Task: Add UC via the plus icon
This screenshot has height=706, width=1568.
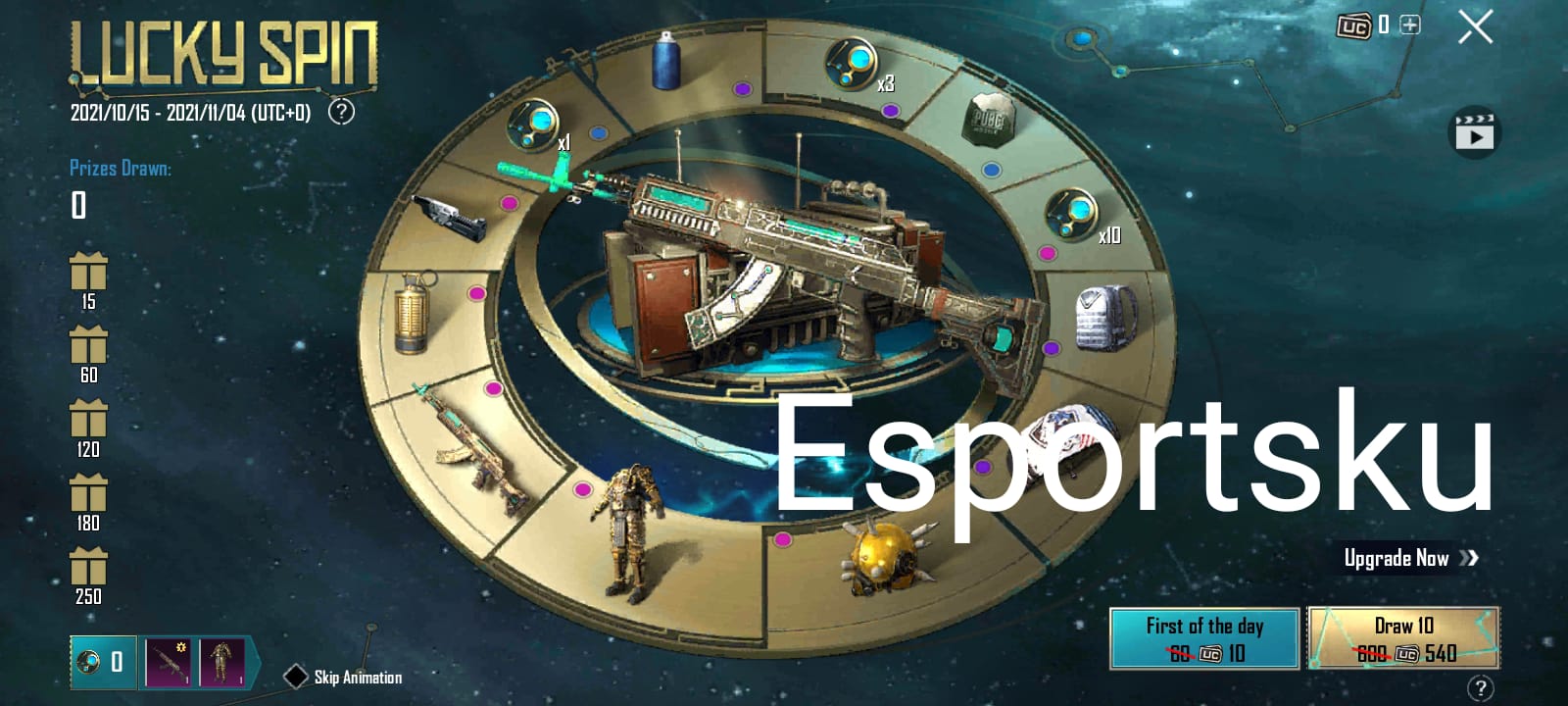Action: (x=1408, y=25)
